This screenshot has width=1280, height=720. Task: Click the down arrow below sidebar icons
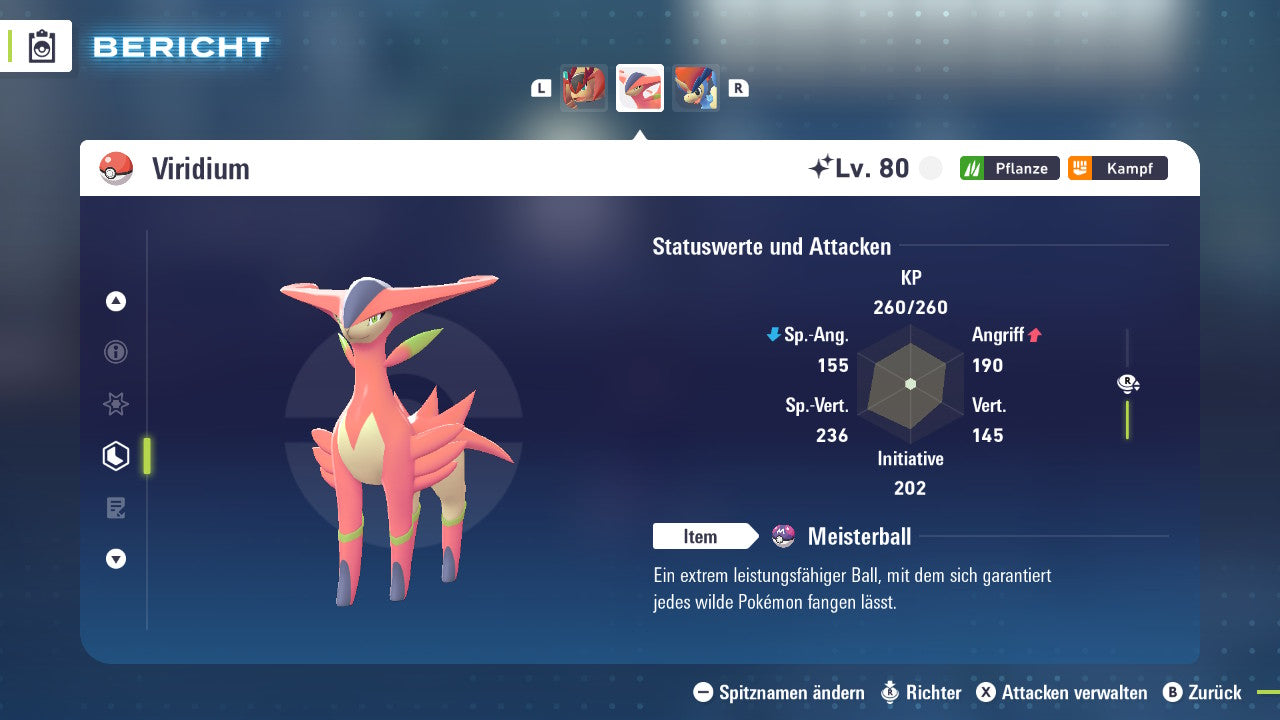(x=115, y=559)
